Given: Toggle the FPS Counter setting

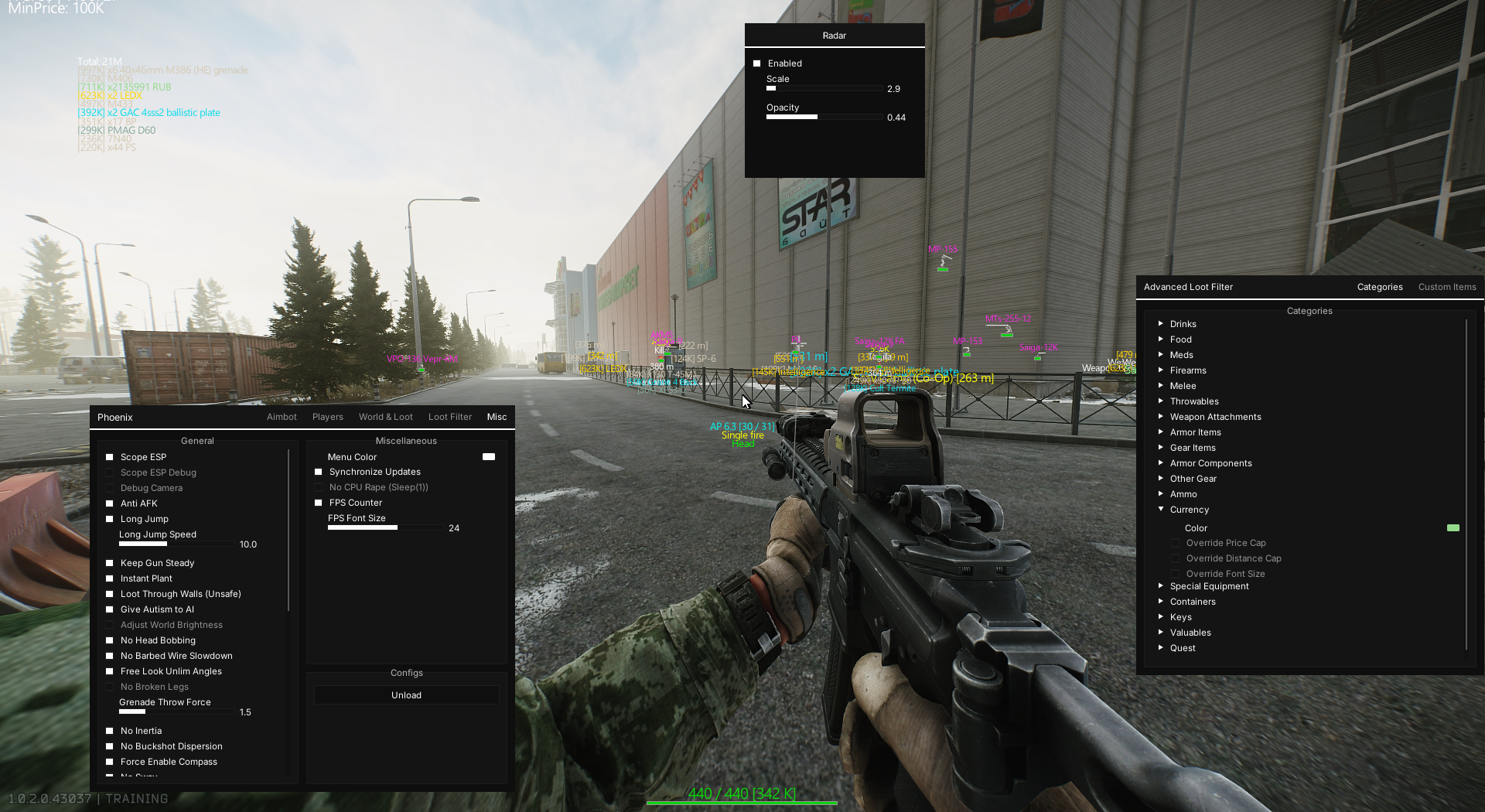Looking at the screenshot, I should 318,503.
